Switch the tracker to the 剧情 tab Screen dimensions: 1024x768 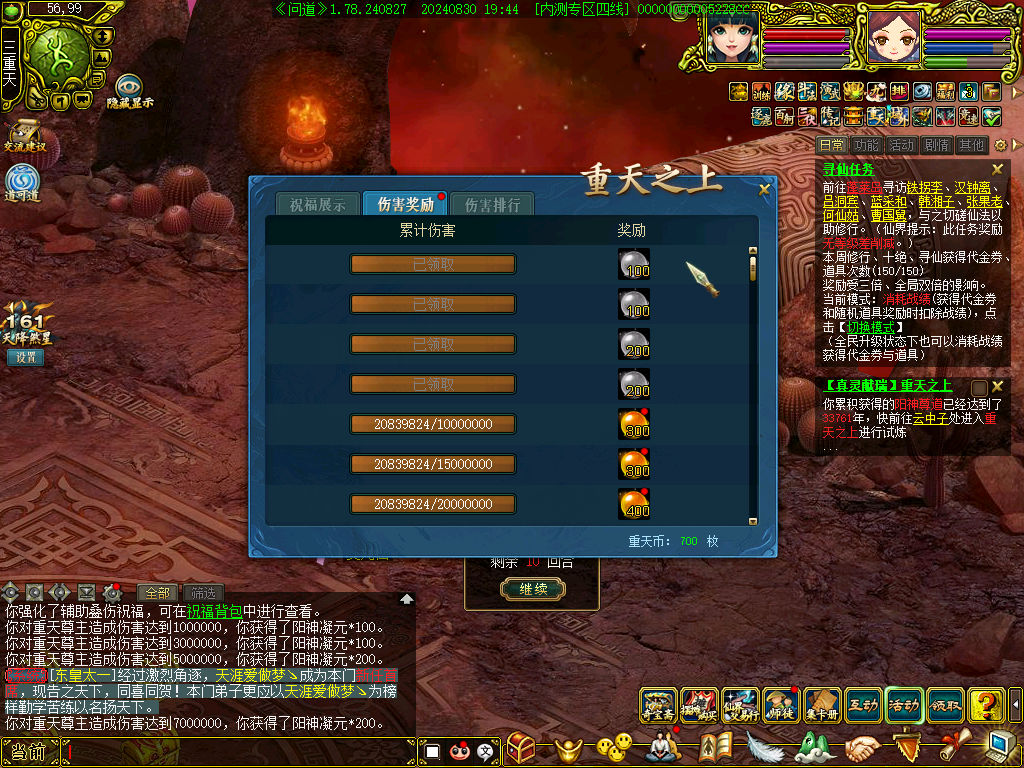[937, 145]
